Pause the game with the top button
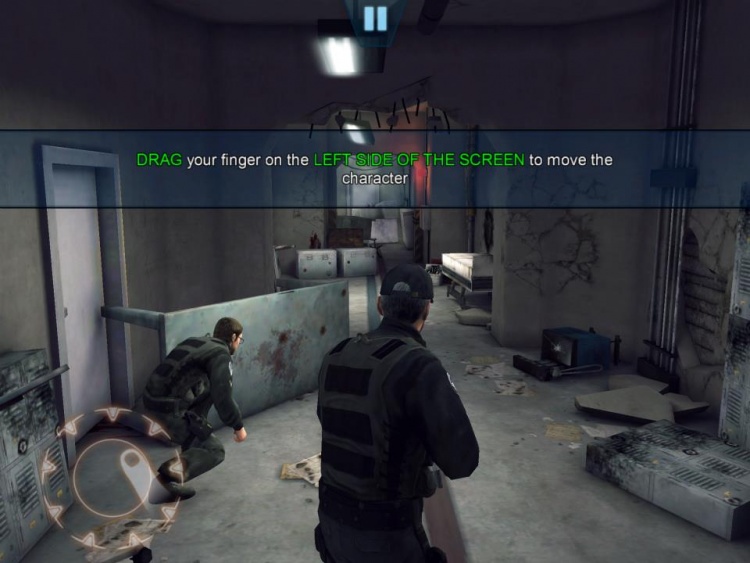This screenshot has height=563, width=750. pos(375,18)
